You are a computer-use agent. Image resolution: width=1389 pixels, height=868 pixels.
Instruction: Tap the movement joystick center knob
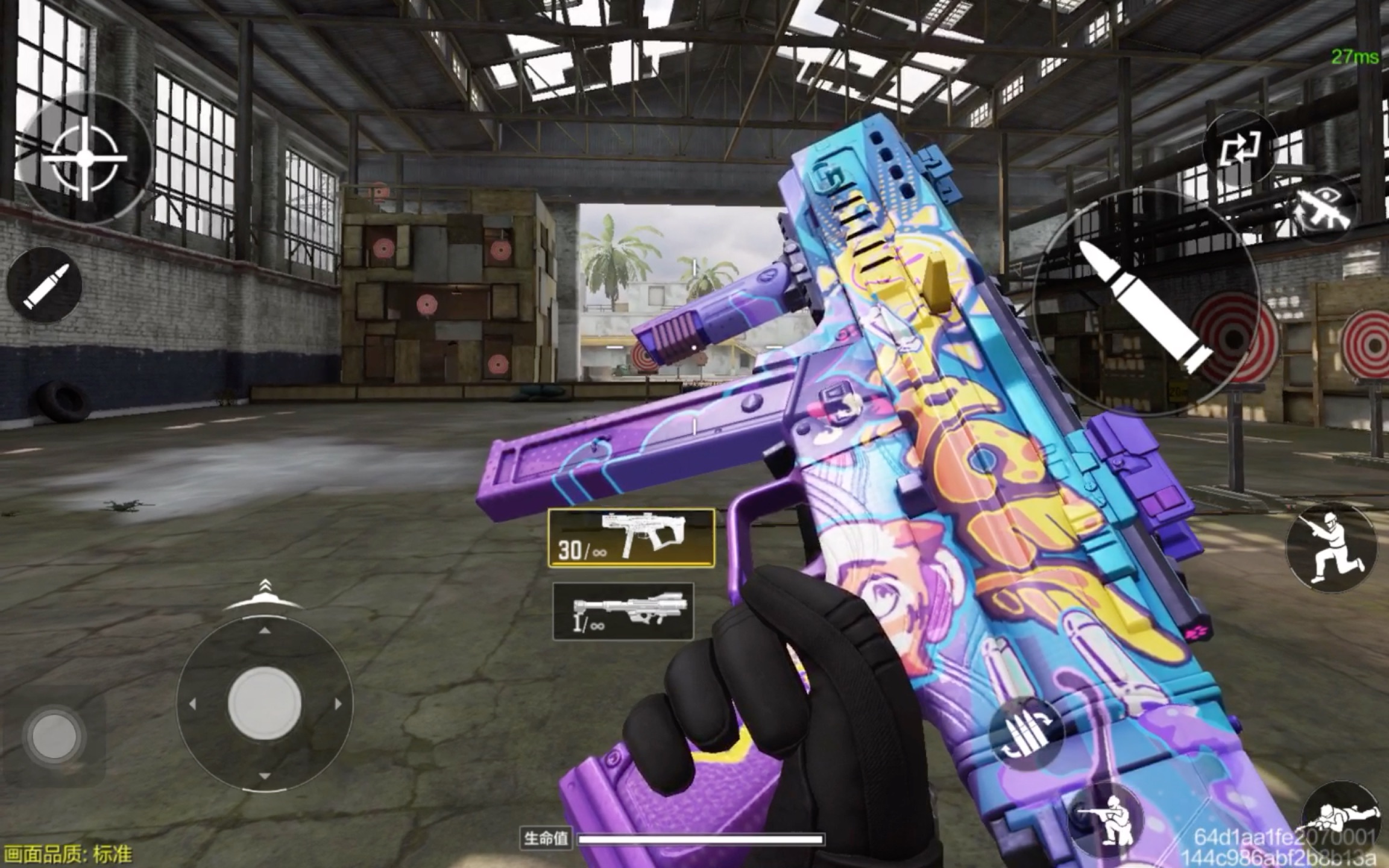(264, 703)
